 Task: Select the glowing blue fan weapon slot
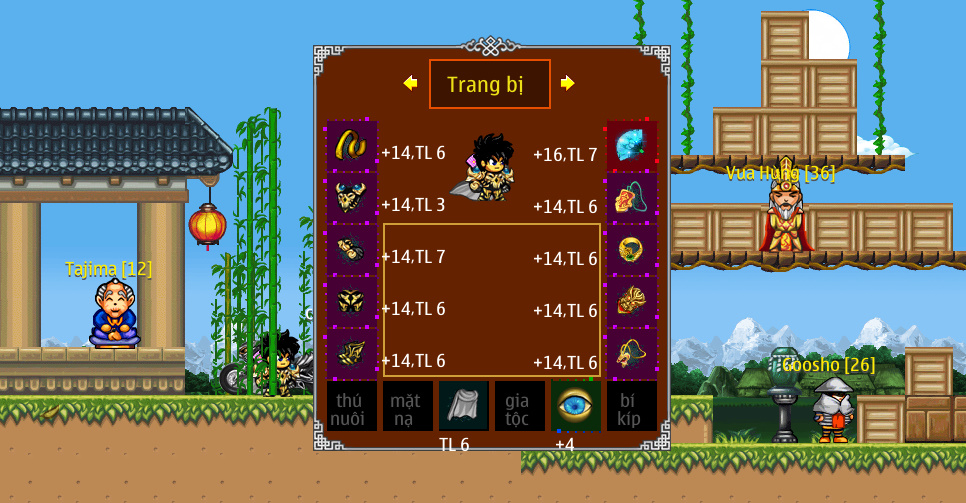632,146
